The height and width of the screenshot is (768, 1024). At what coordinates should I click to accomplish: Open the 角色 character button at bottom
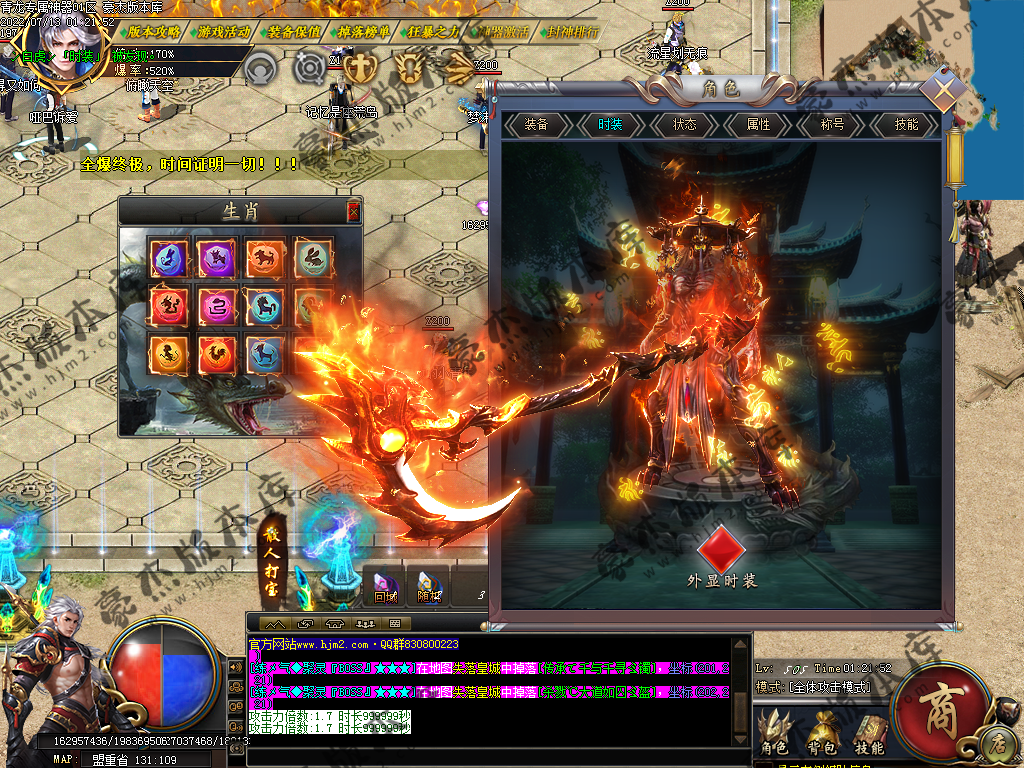tap(776, 733)
